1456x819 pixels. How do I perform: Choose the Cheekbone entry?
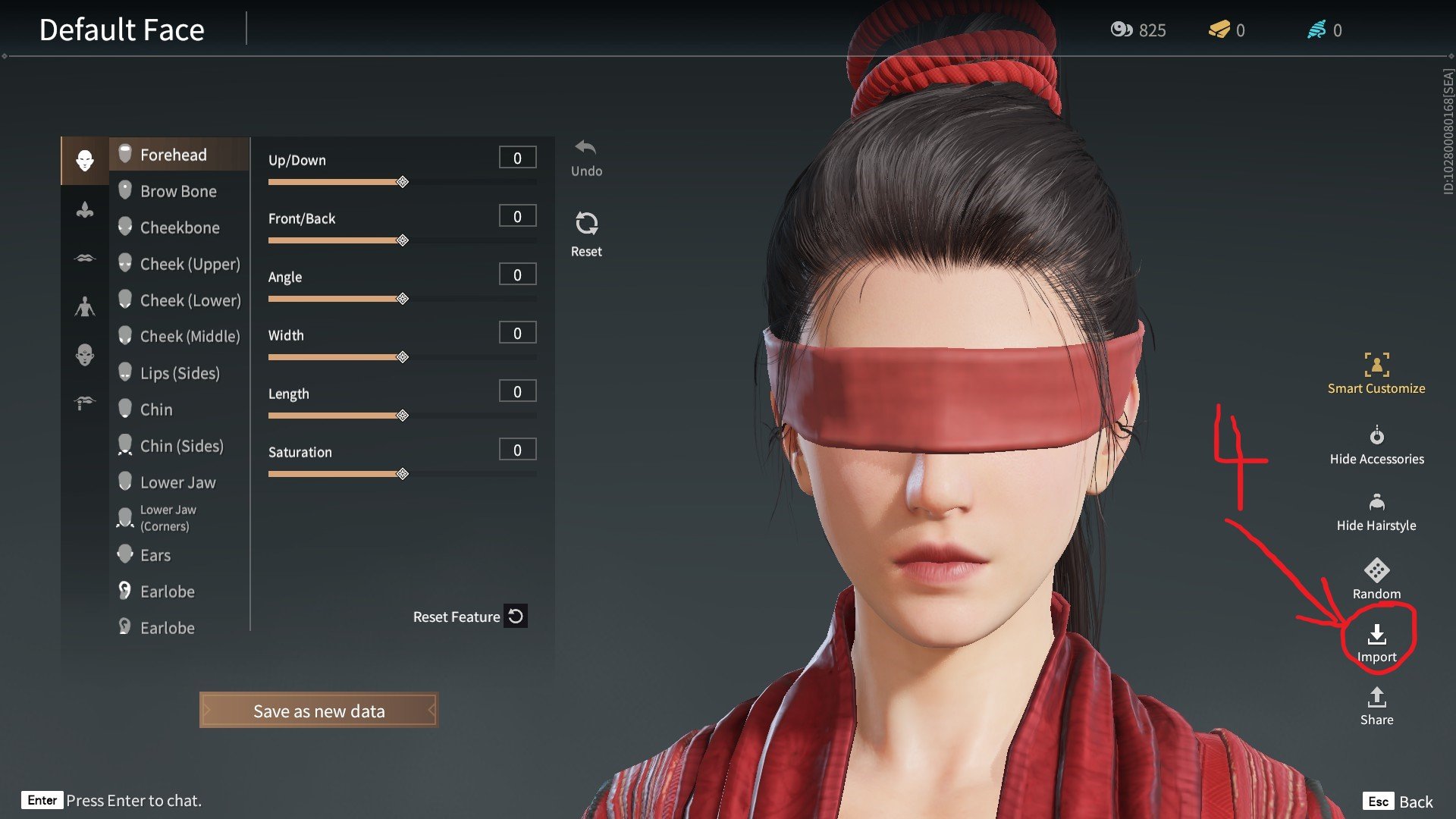(x=180, y=227)
